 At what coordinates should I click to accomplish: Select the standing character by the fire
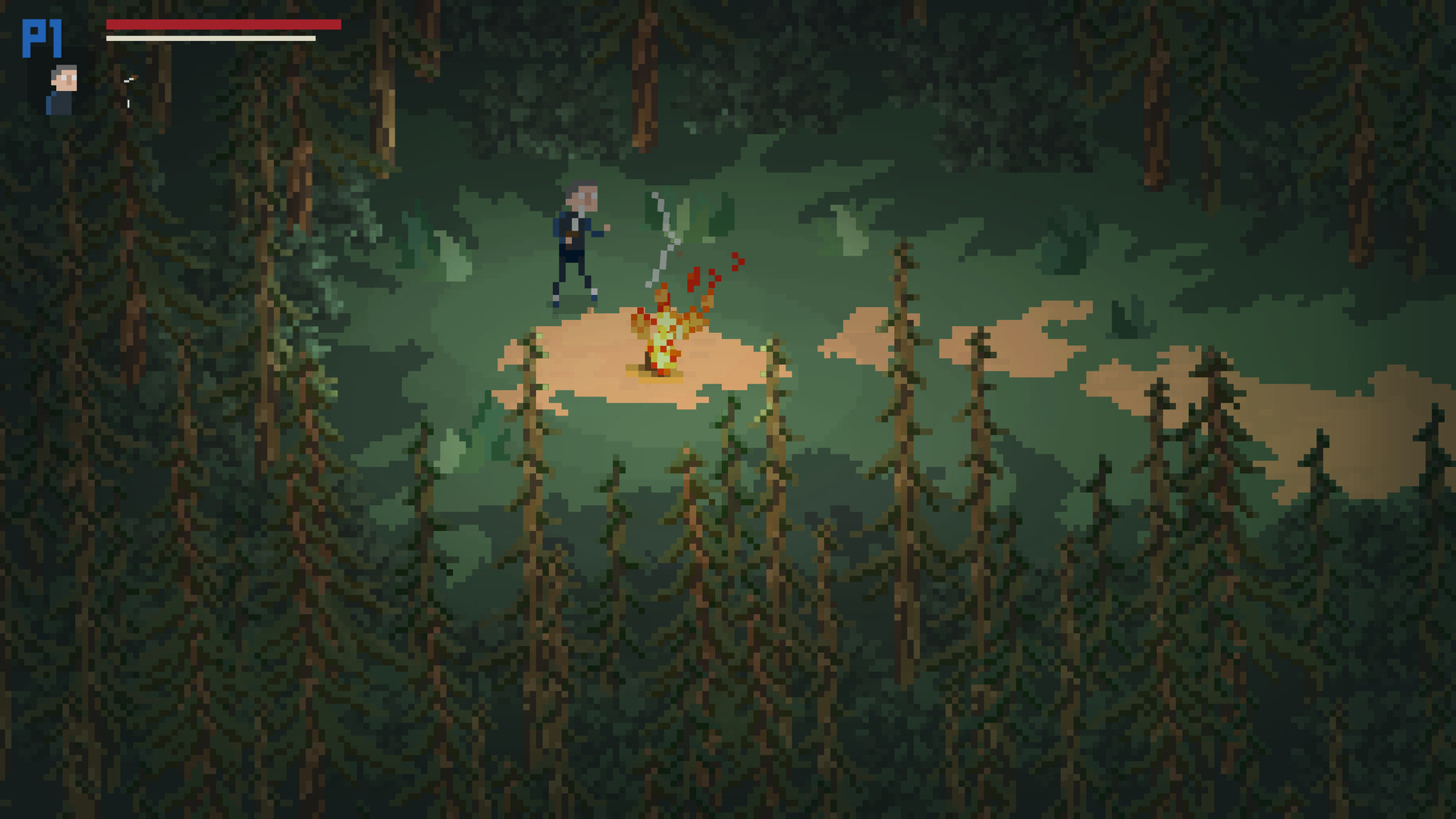(x=574, y=243)
